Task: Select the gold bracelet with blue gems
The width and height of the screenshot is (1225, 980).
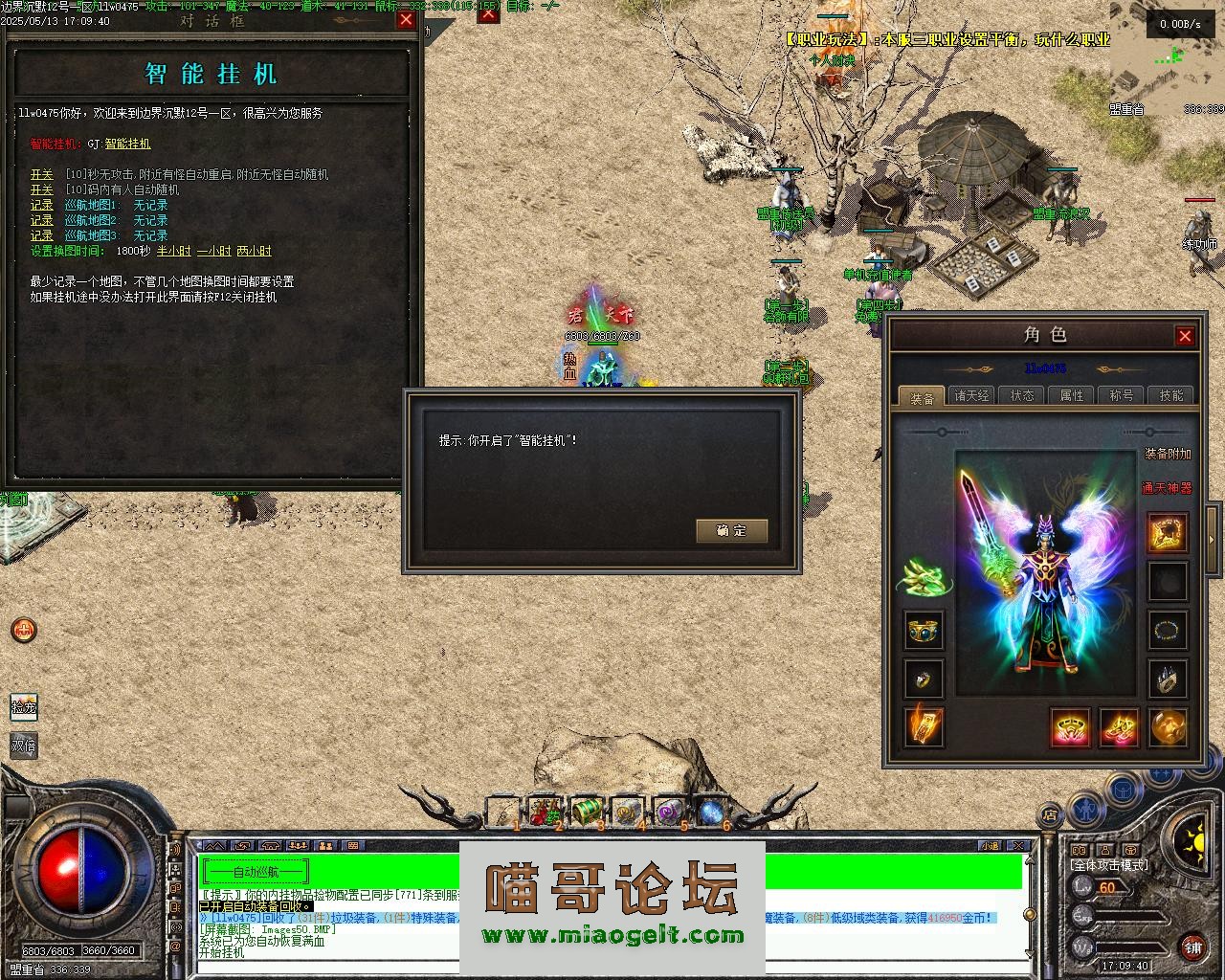Action: [x=924, y=630]
